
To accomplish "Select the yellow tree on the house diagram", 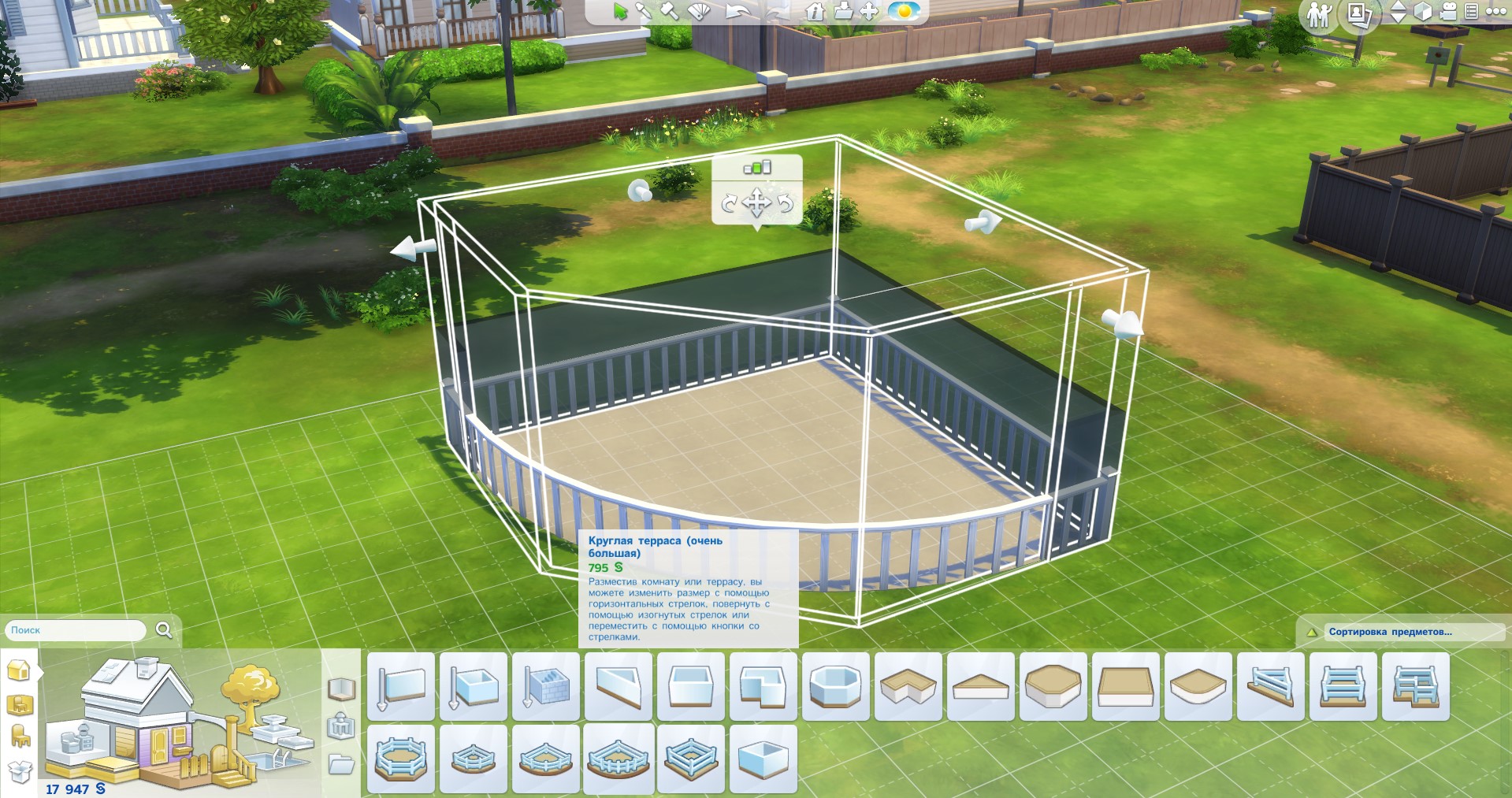I will tap(251, 689).
